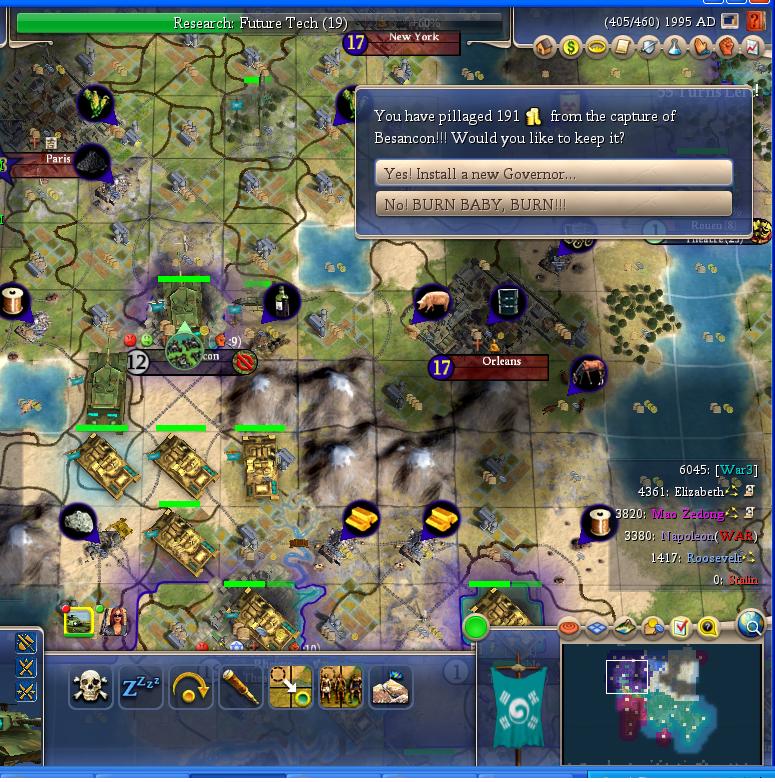775x782 pixels.
Task: Open the globe view magnifier button
Action: (x=751, y=627)
